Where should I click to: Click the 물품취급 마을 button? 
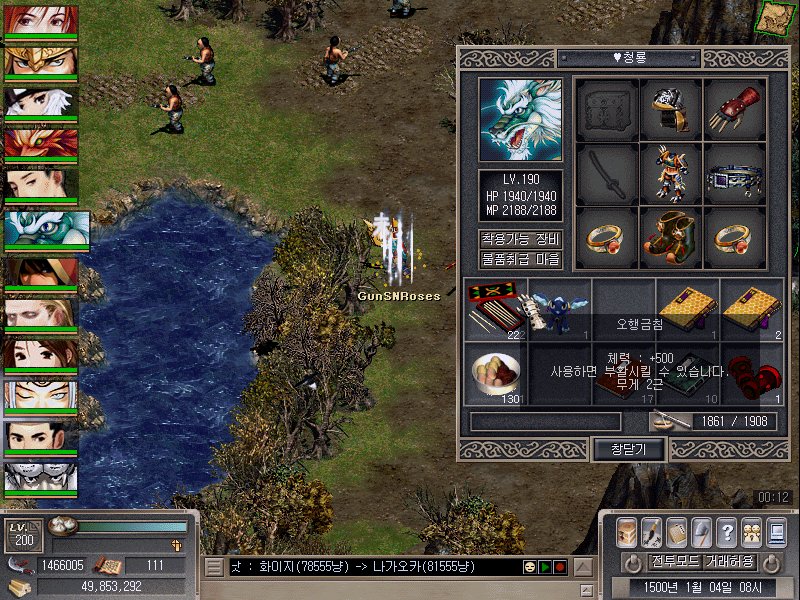(x=520, y=260)
